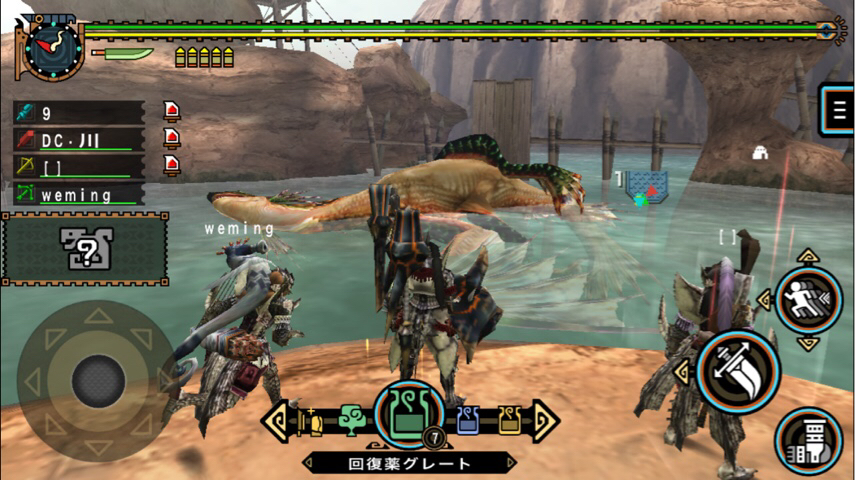Use the selected green potion item
855x480 pixels.
coord(409,416)
